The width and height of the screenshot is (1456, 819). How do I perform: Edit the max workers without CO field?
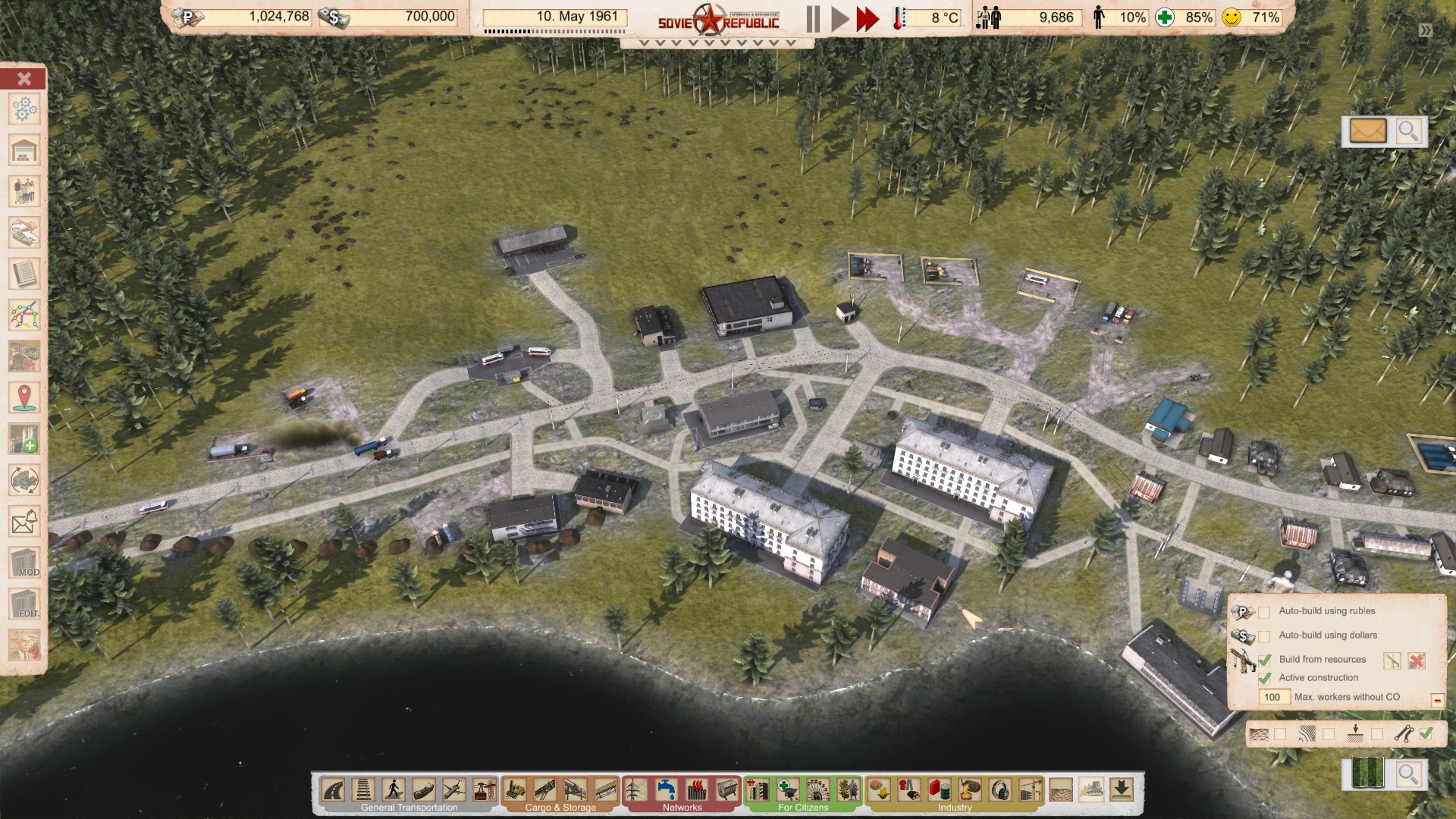(1273, 697)
